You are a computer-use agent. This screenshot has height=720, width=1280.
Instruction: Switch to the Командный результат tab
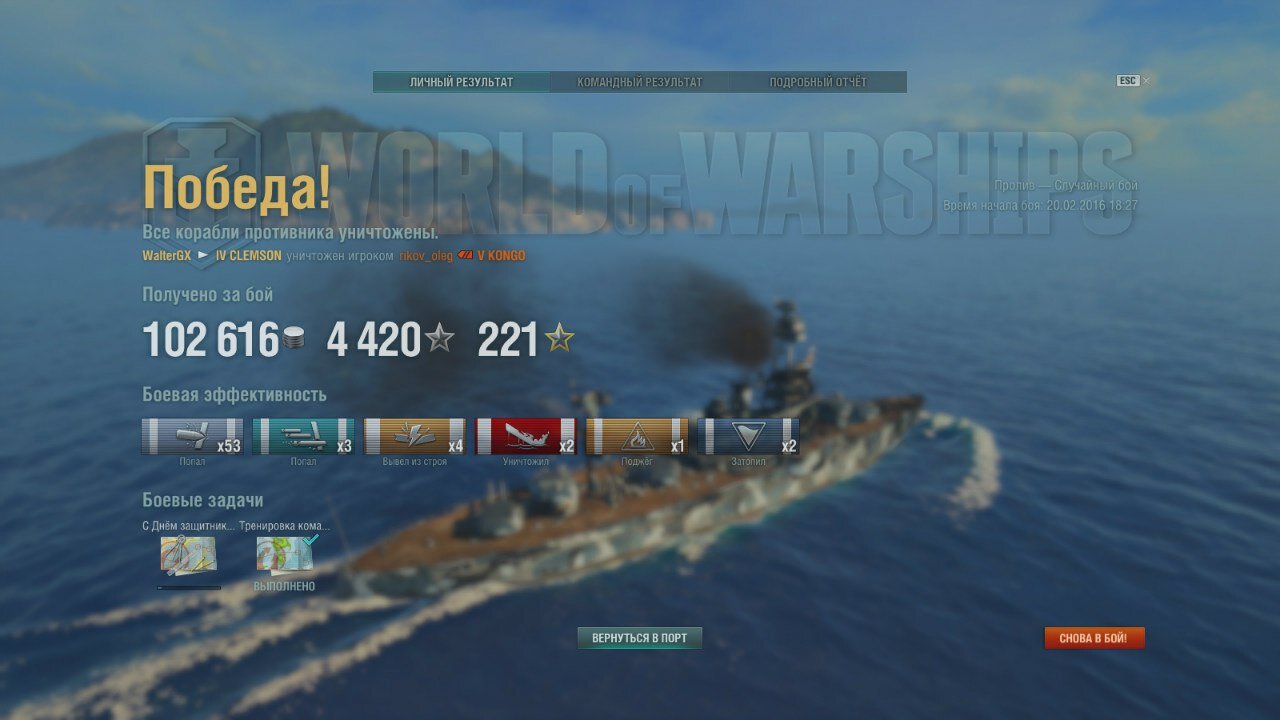[x=639, y=82]
